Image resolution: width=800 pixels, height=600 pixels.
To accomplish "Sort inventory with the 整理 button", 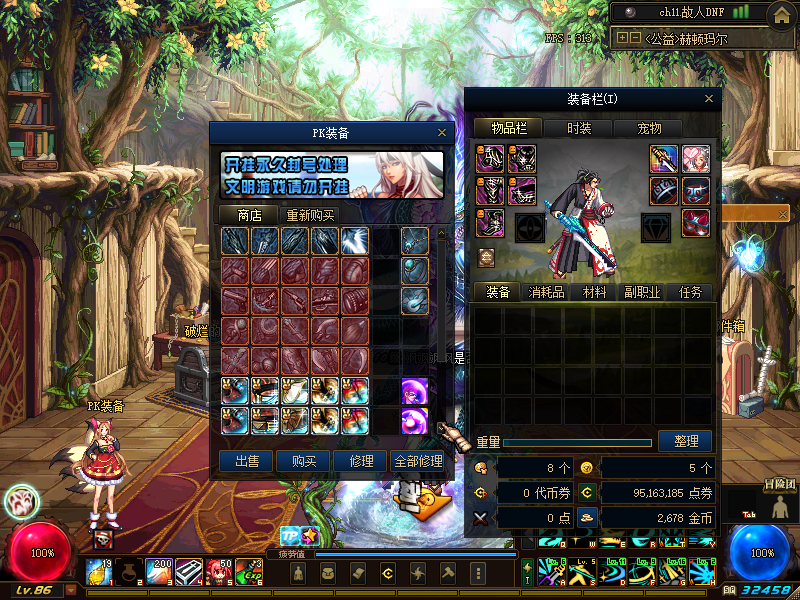I will tap(686, 441).
